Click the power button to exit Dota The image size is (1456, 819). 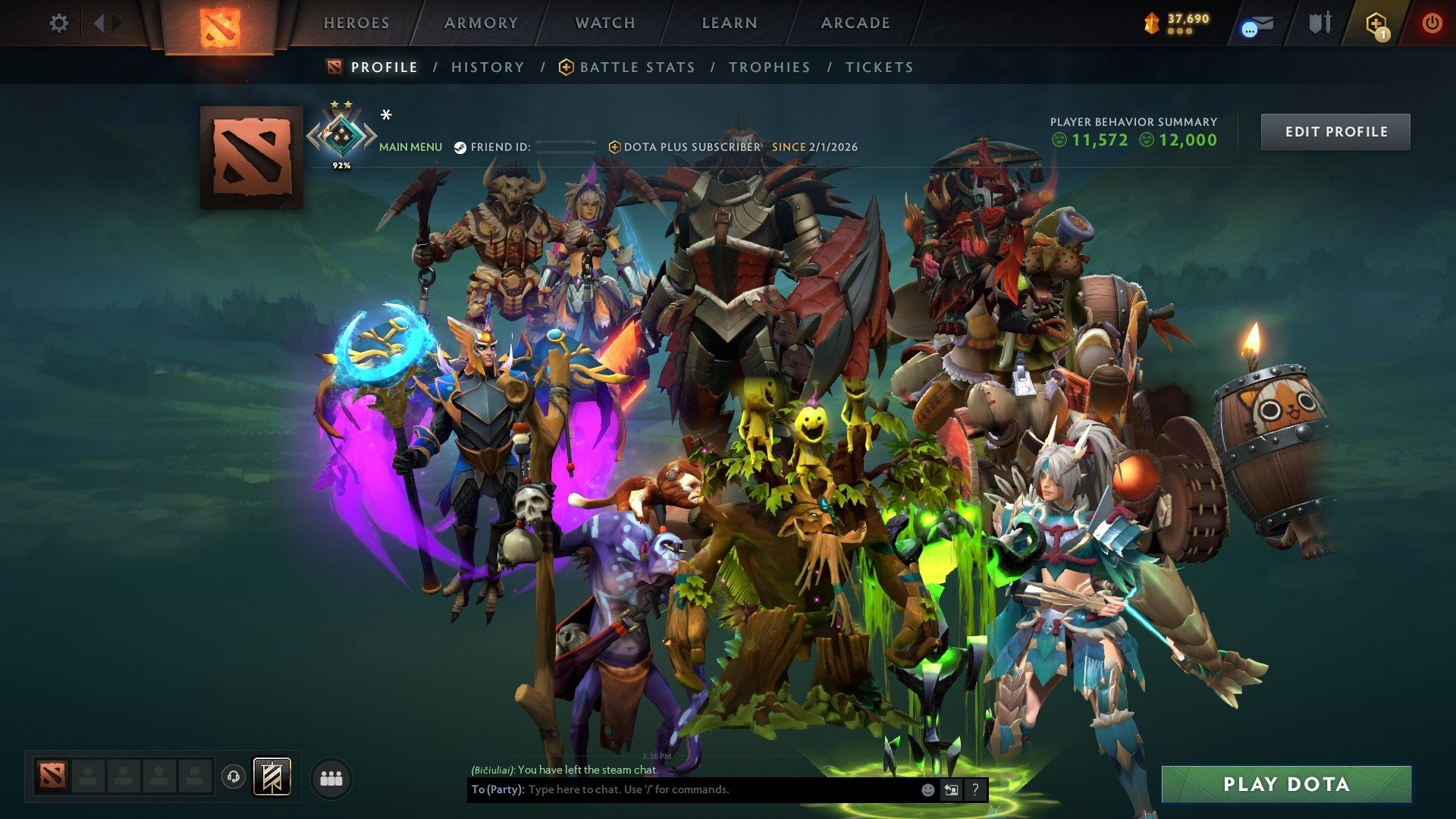pos(1433,24)
